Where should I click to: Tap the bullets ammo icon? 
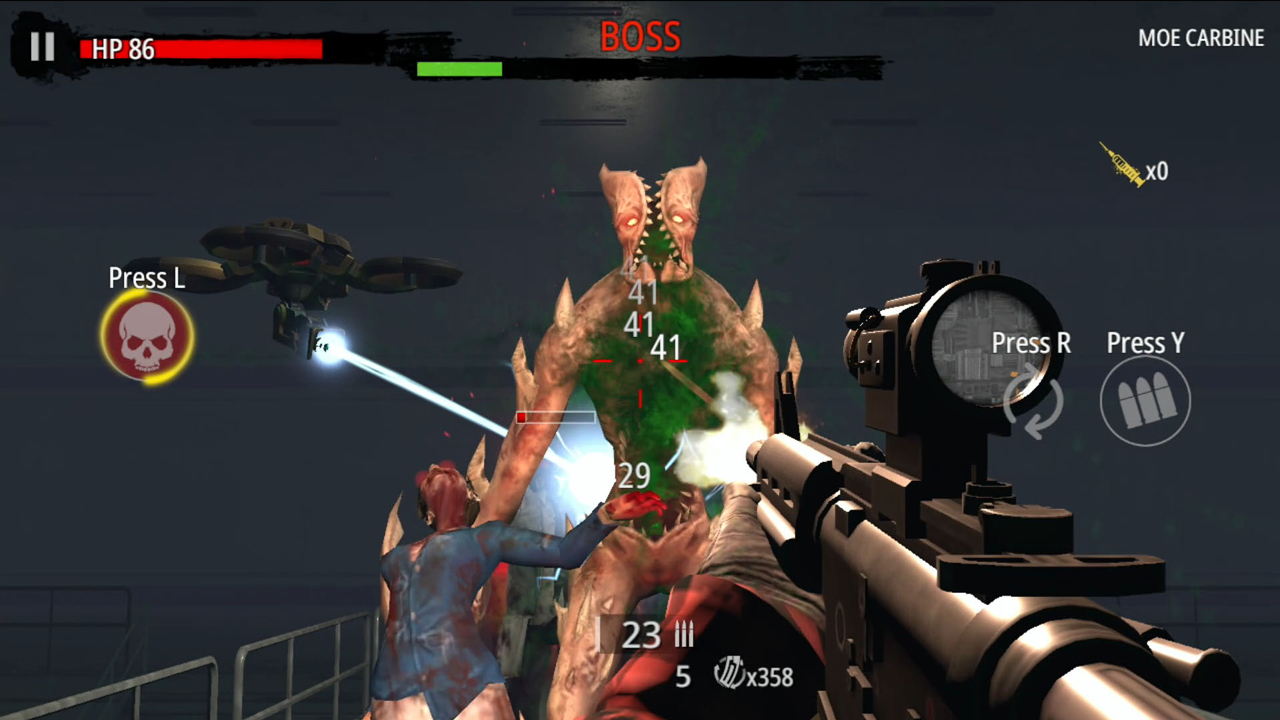coord(1146,400)
